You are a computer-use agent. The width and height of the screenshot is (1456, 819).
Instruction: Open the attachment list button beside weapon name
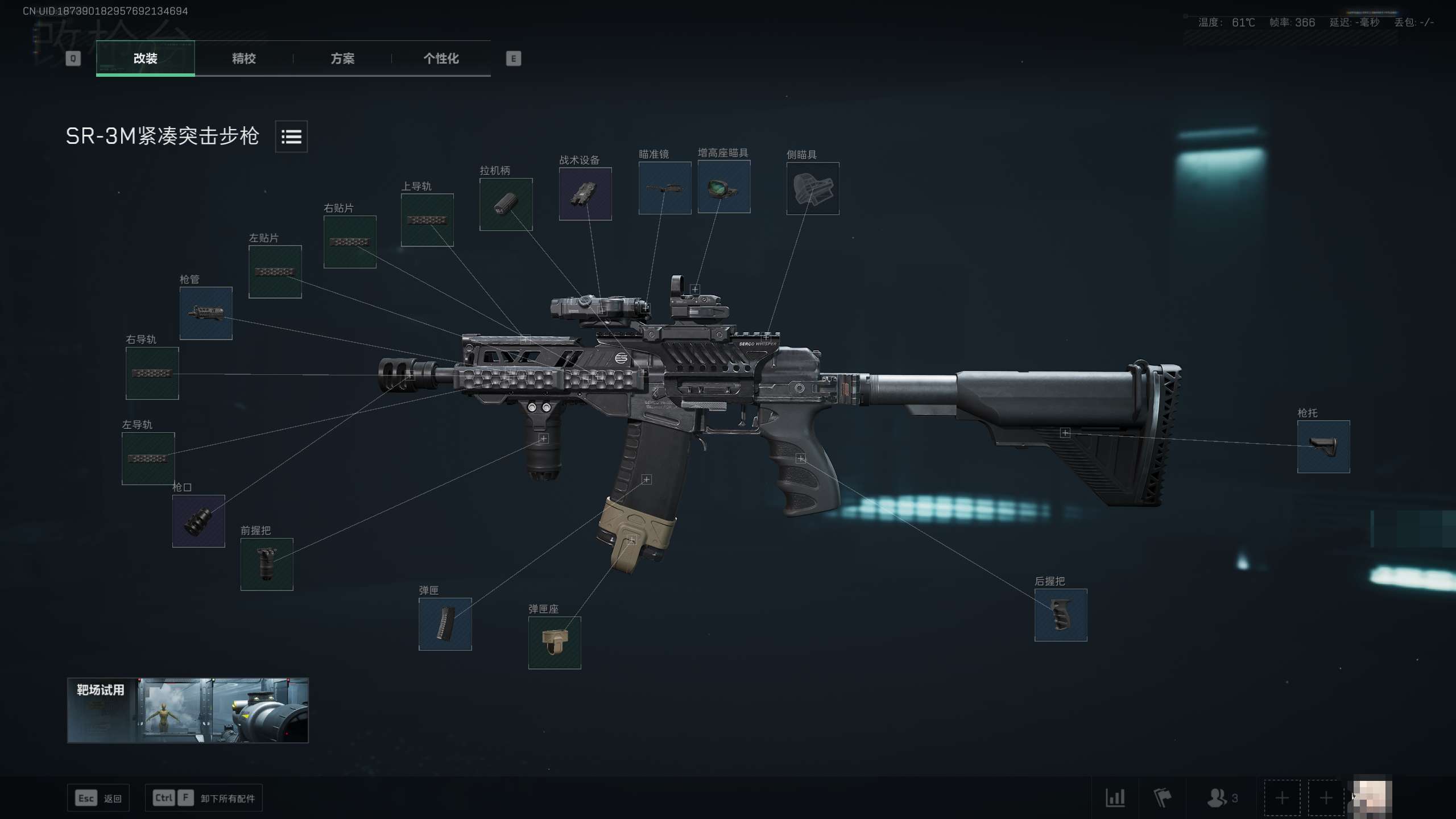(291, 136)
